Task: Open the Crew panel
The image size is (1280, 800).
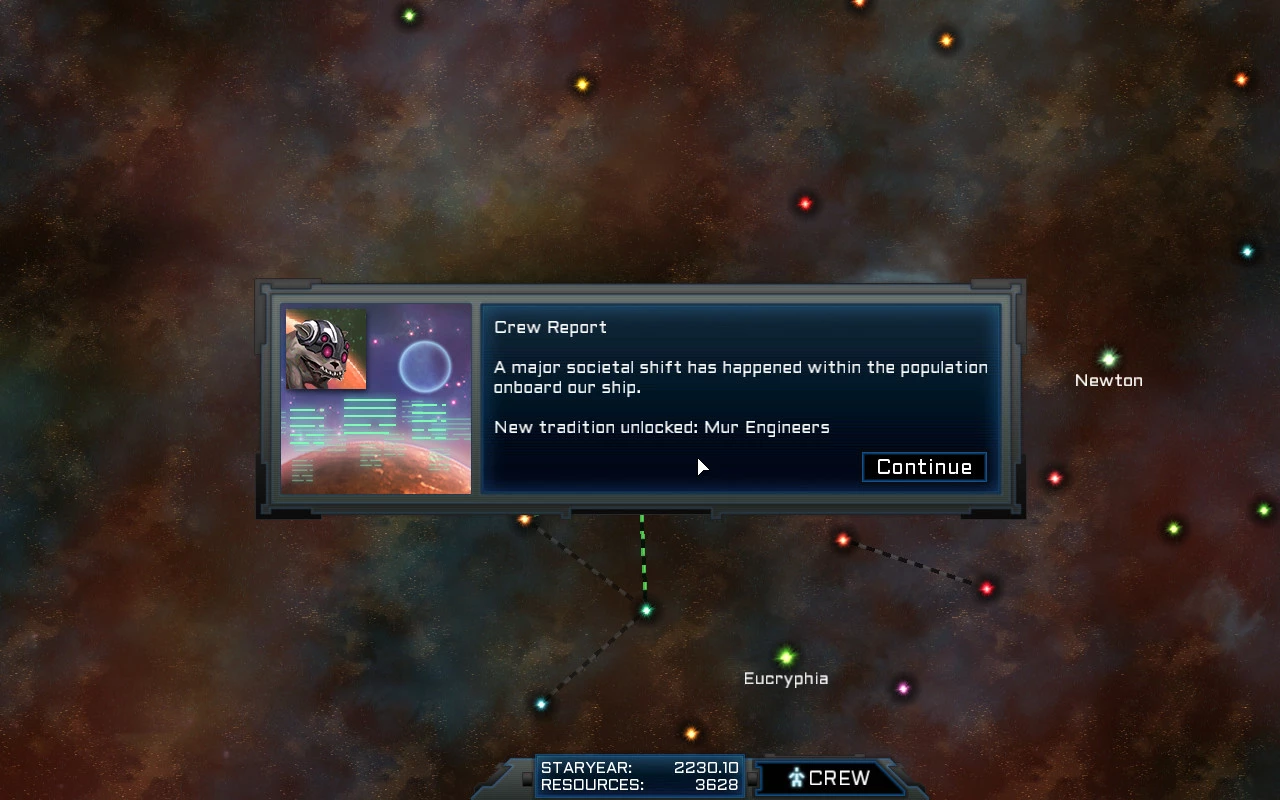Action: click(828, 778)
